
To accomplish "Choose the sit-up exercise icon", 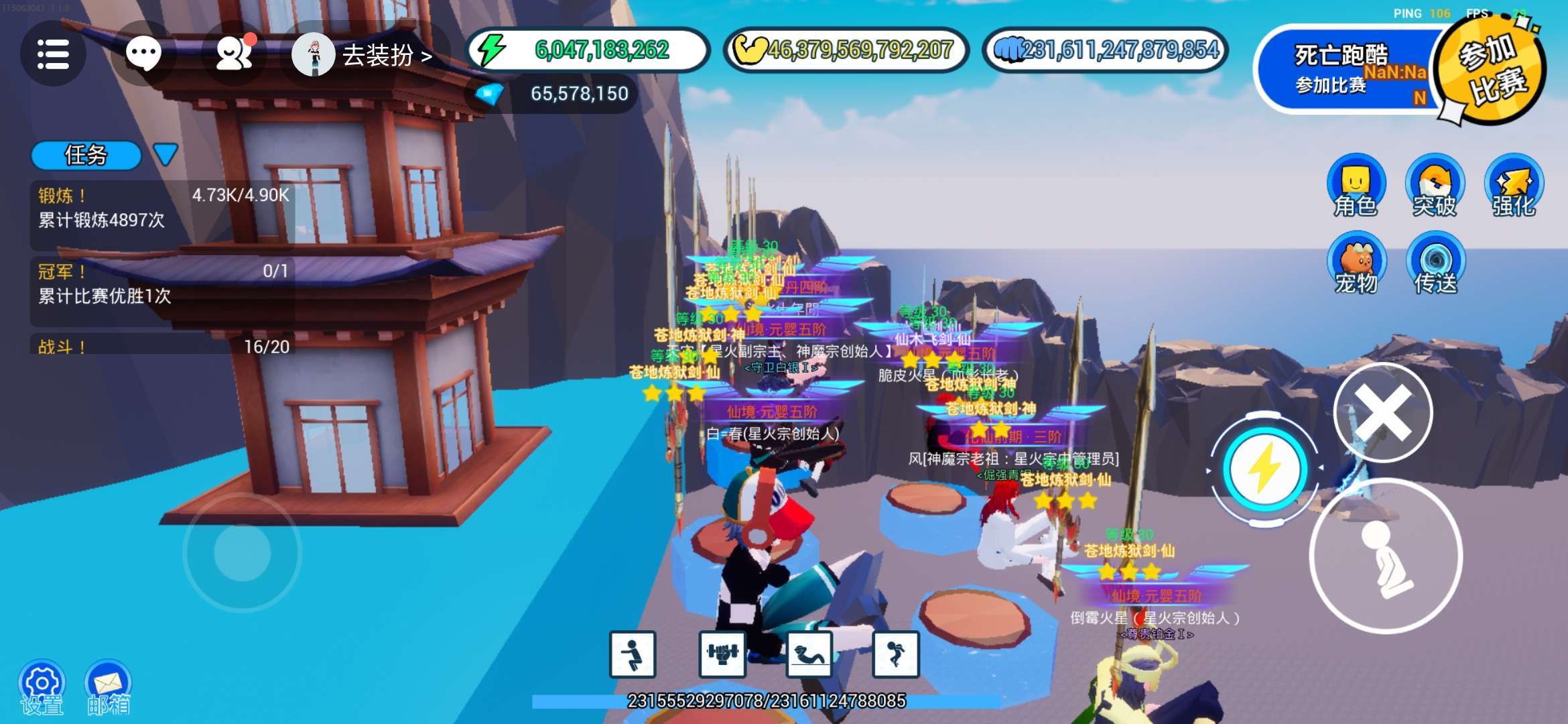I will 809,654.
